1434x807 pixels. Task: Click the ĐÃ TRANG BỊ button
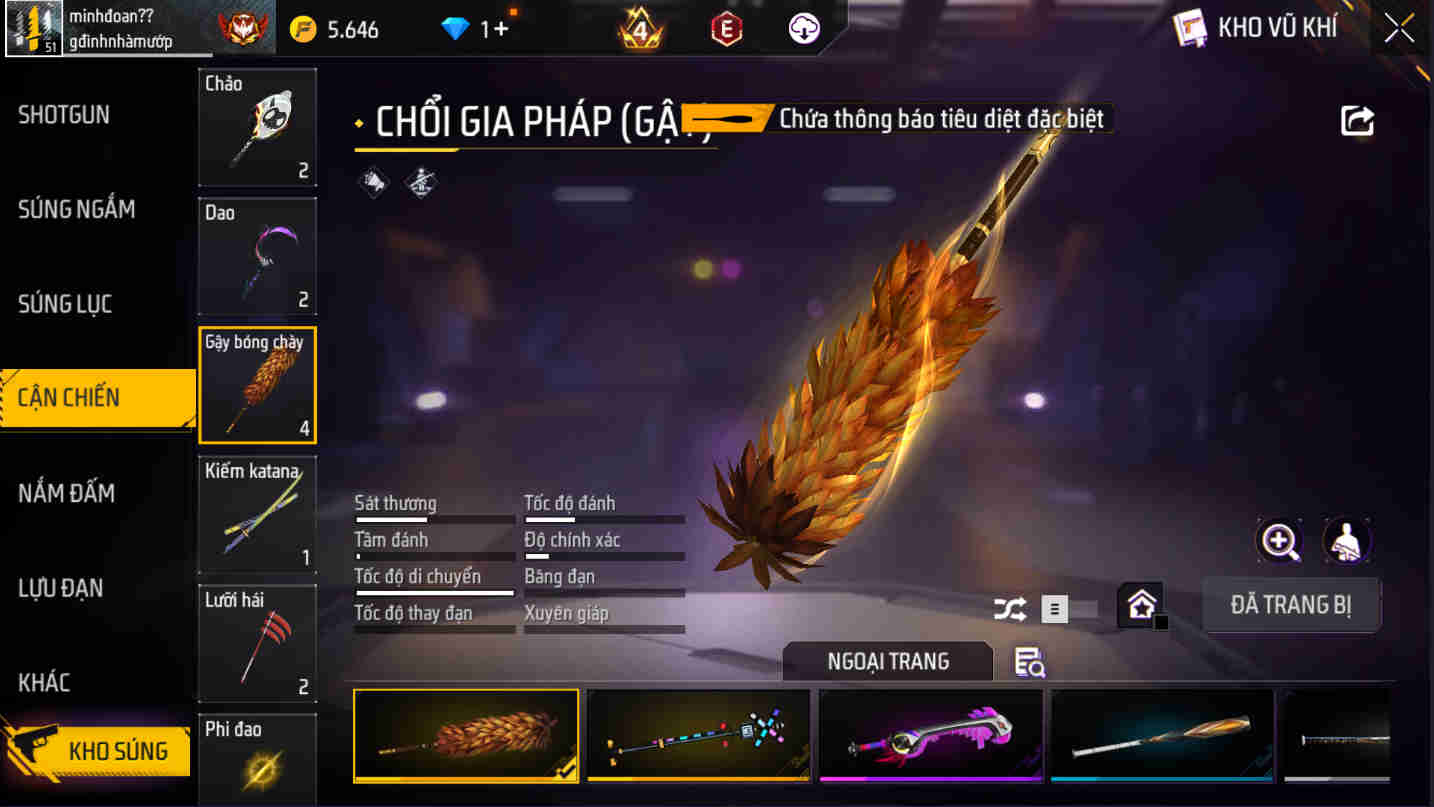tap(1291, 605)
